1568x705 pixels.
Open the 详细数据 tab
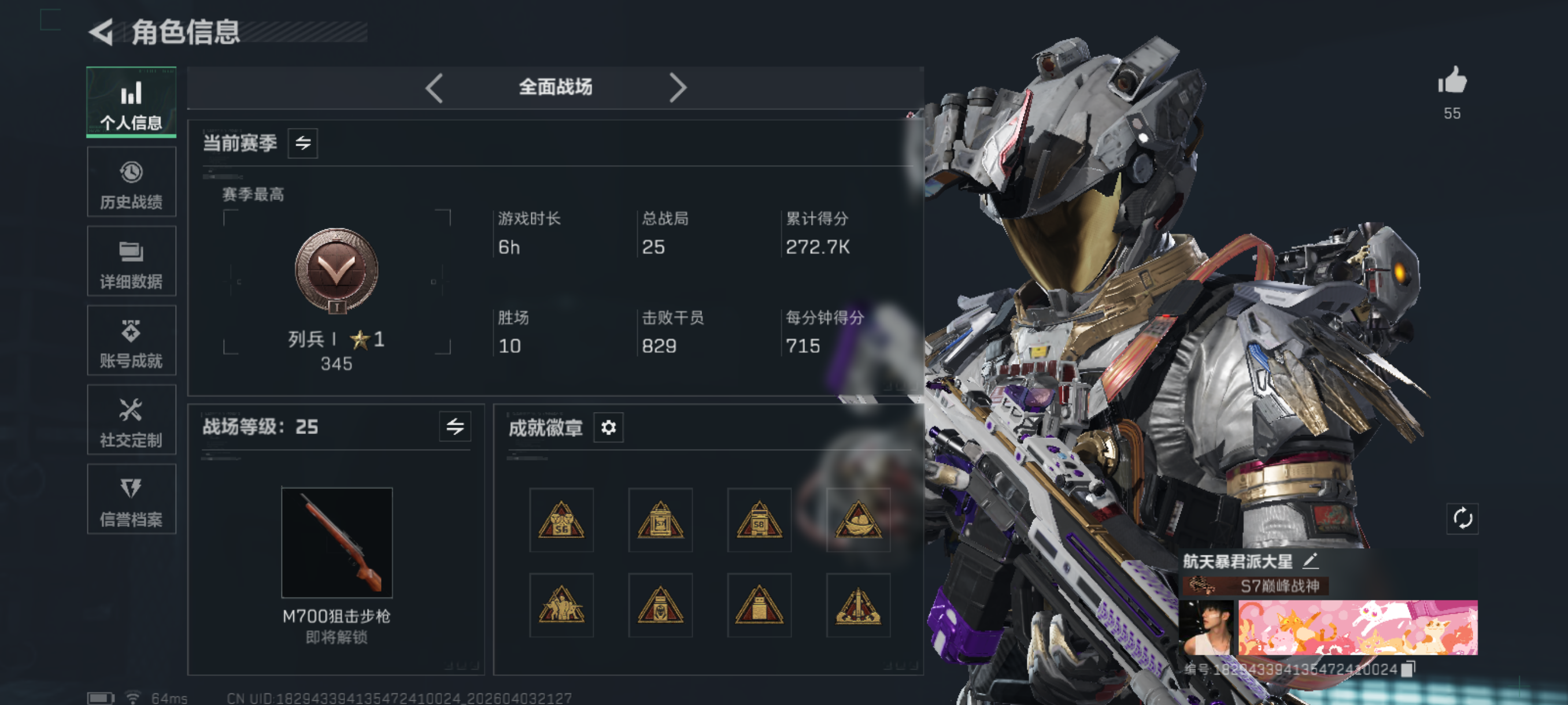pos(131,262)
